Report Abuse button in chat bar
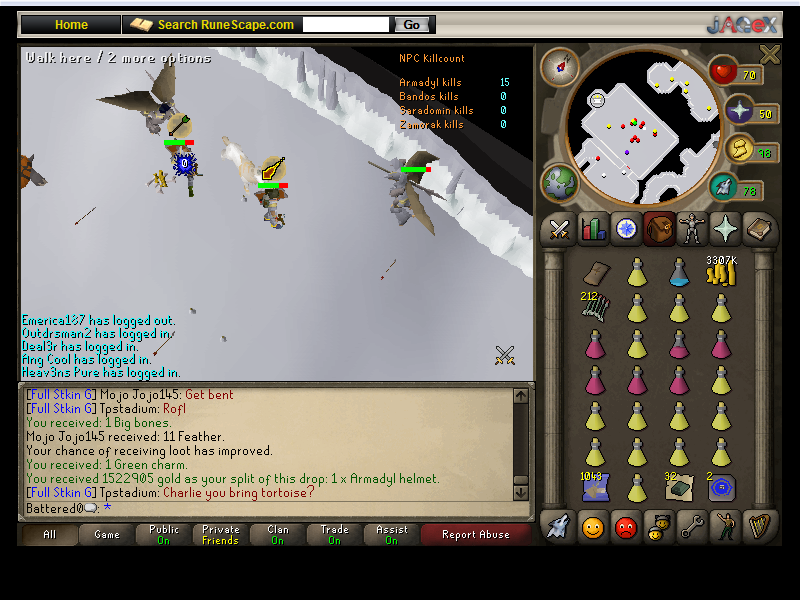Screen dimensions: 800x600 pos(475,535)
